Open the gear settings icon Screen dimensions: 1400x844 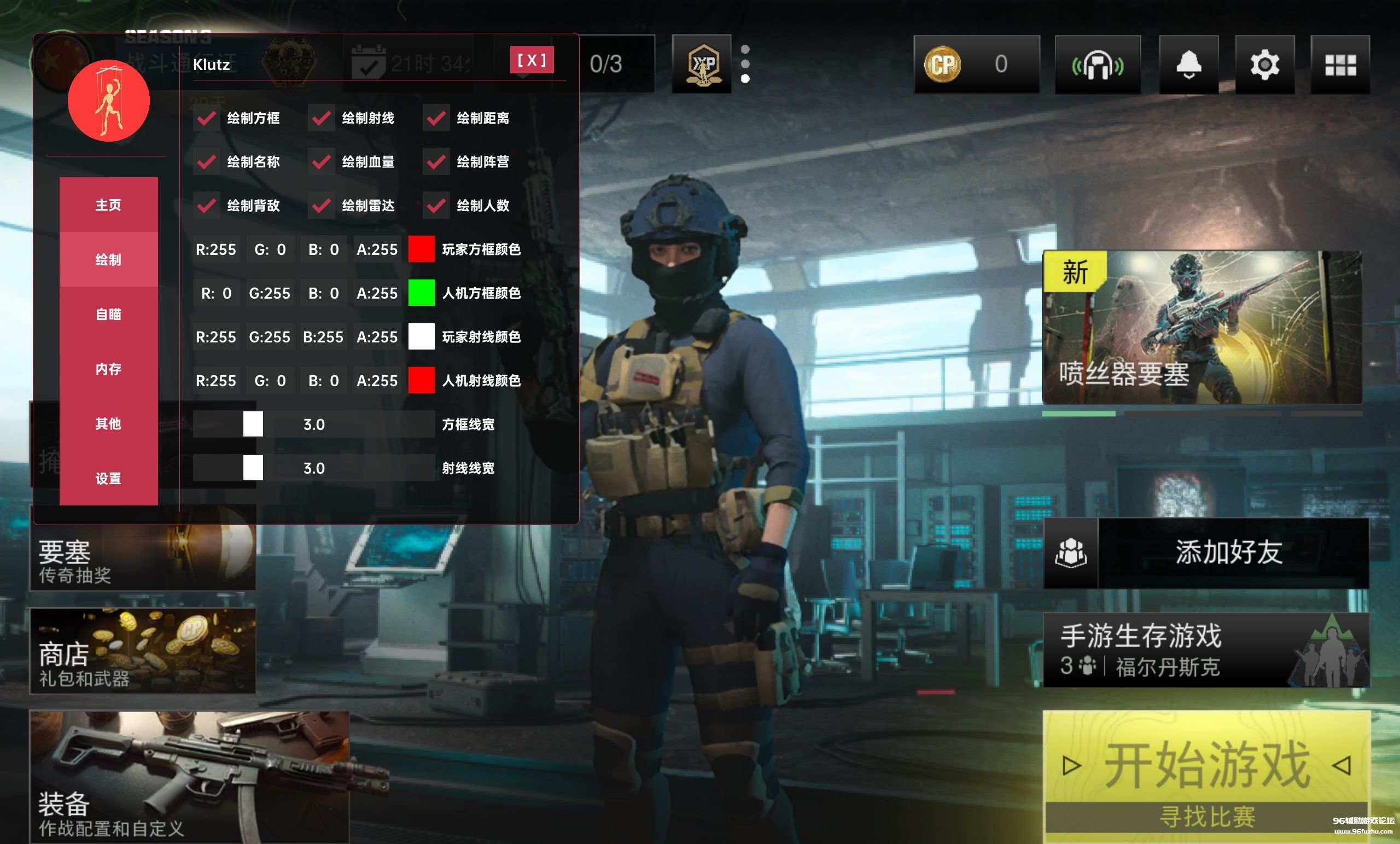[x=1265, y=65]
